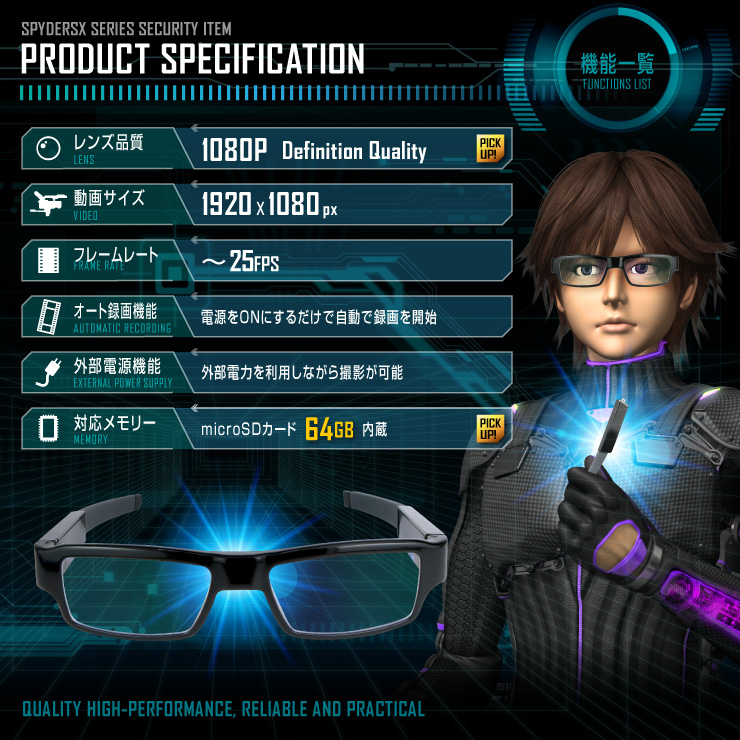The image size is (740, 740).
Task: Click the PICK UP badge beside 64GB
Action: pyautogui.click(x=490, y=428)
